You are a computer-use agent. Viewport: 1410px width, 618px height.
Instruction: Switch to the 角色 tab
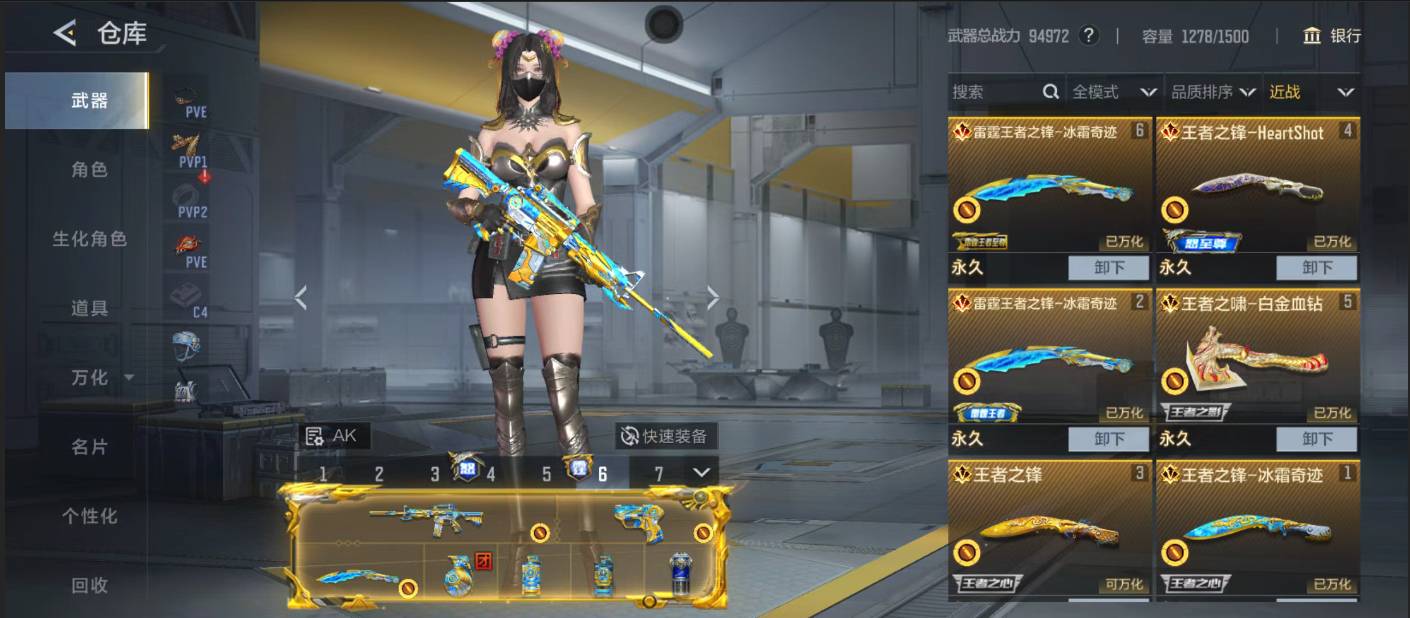(x=89, y=170)
